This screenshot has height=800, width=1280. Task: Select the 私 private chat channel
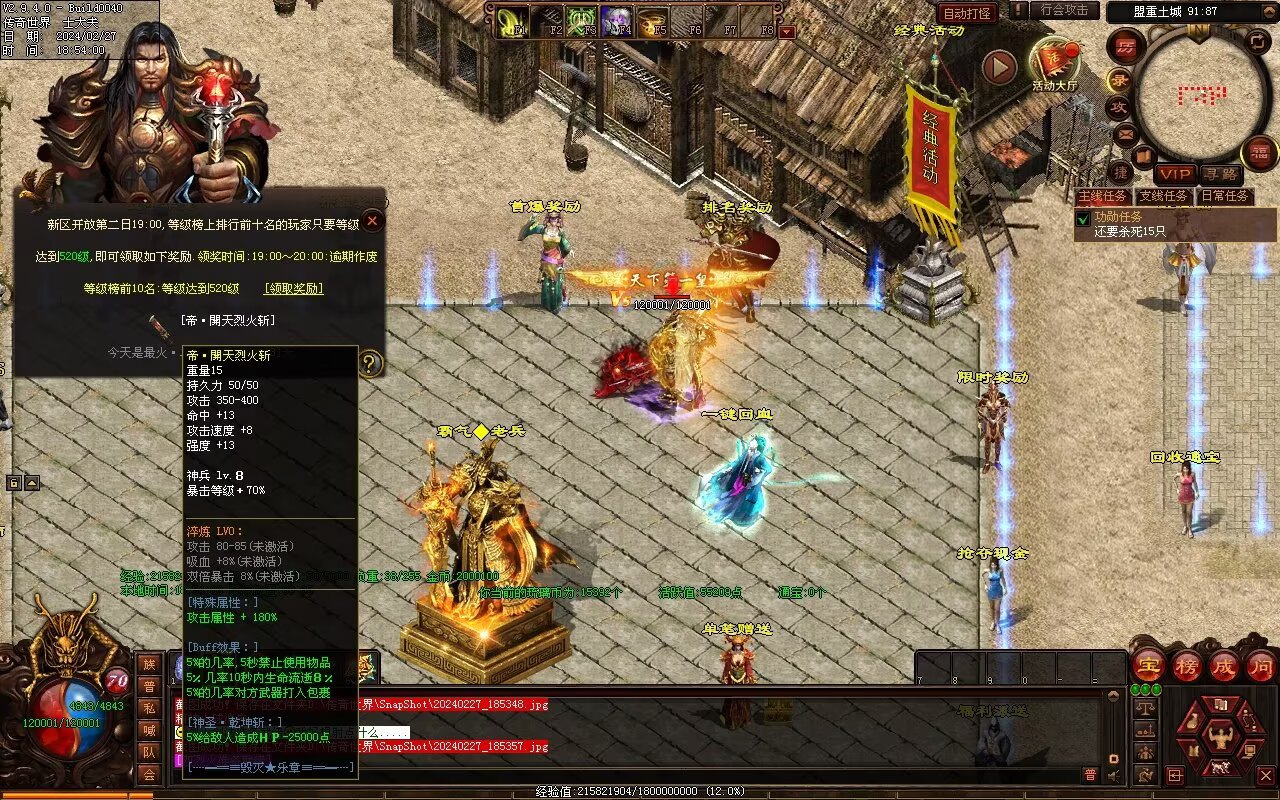click(x=149, y=708)
